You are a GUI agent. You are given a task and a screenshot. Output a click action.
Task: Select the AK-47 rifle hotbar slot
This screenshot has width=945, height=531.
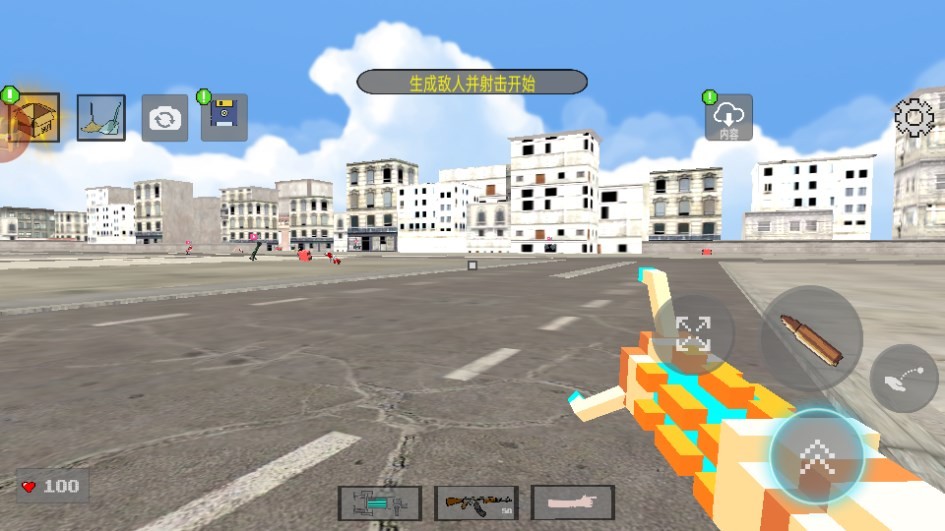tap(476, 502)
